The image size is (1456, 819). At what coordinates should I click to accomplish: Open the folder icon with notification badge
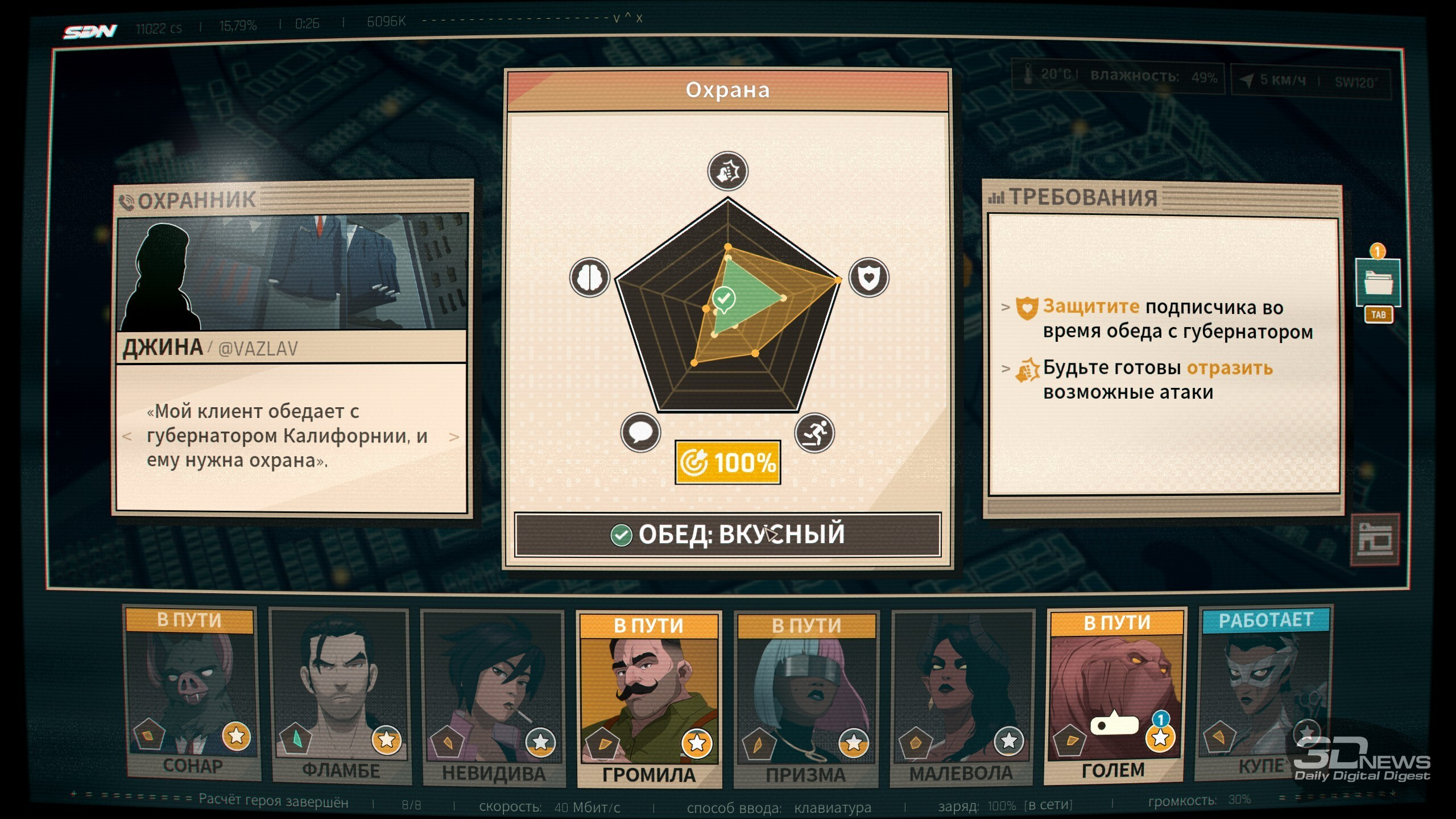[1378, 282]
